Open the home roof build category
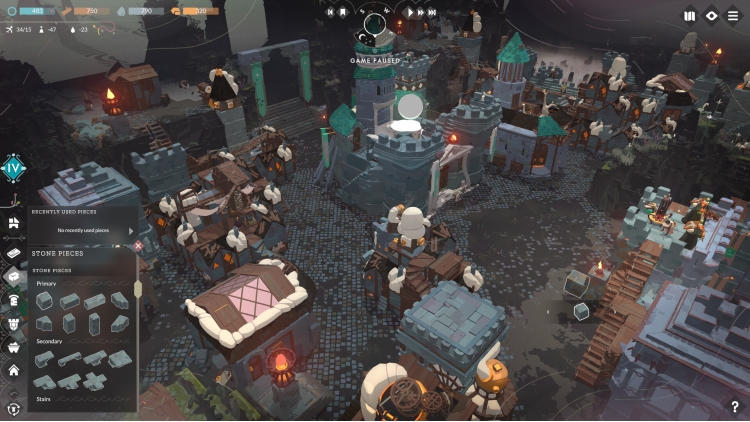The width and height of the screenshot is (750, 422). click(14, 370)
